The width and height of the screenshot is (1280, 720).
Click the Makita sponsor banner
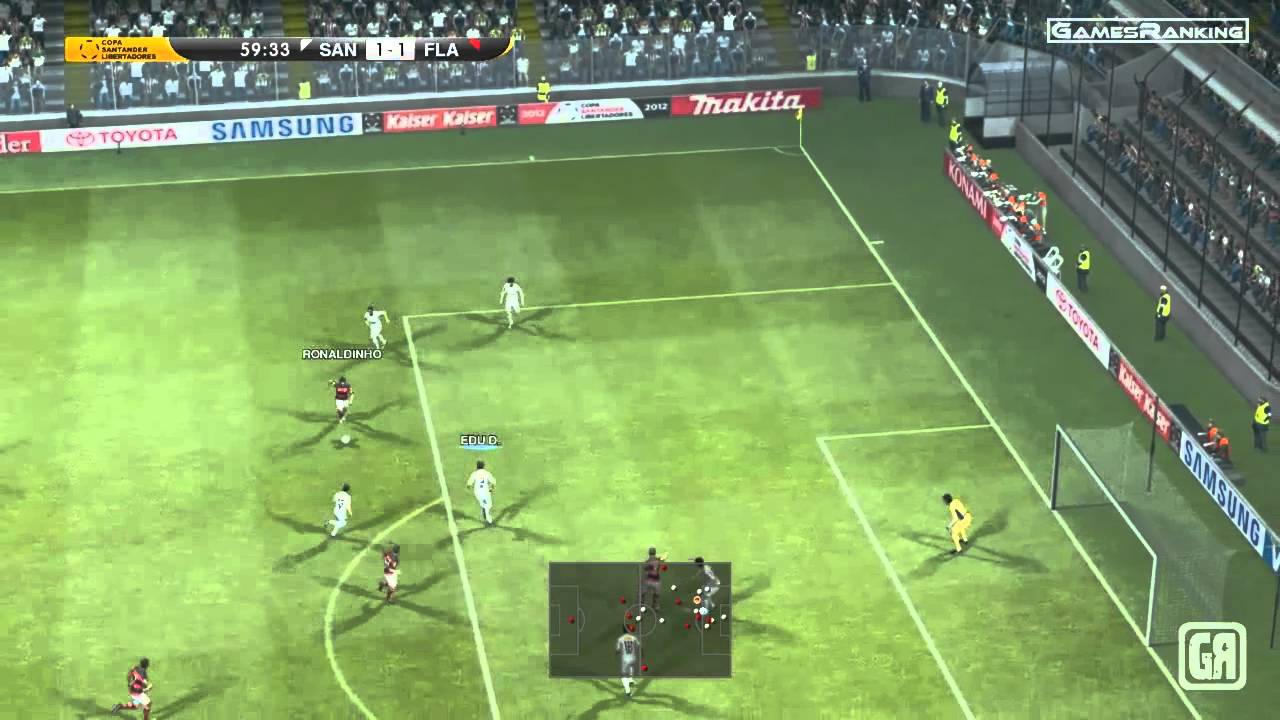740,103
